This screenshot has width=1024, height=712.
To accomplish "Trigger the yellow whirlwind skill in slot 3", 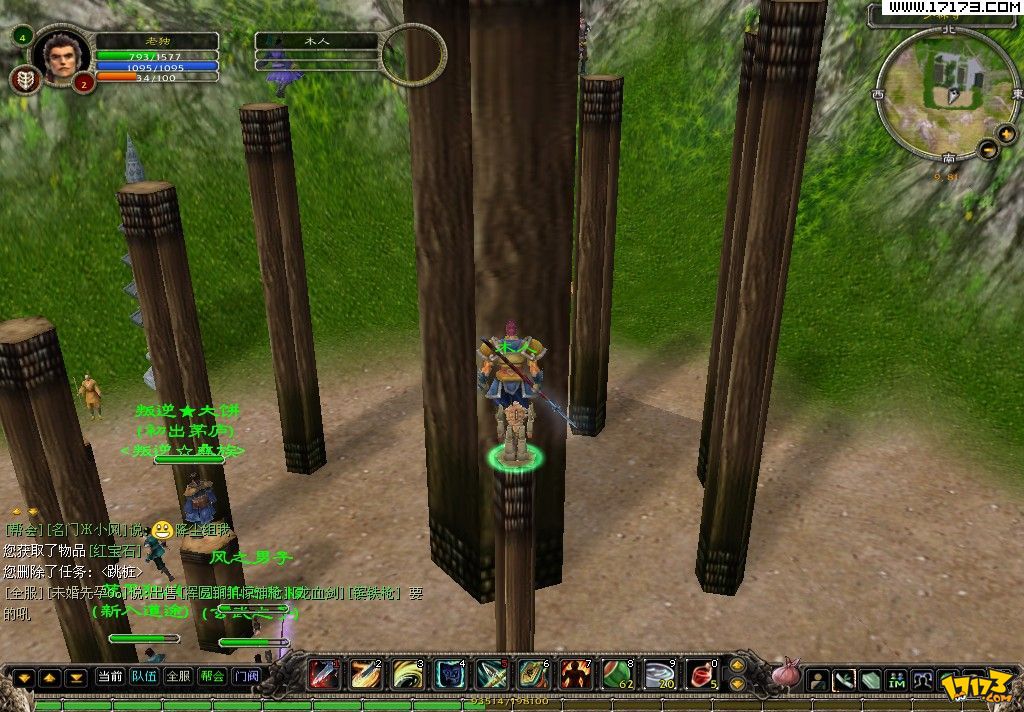I will pos(408,674).
